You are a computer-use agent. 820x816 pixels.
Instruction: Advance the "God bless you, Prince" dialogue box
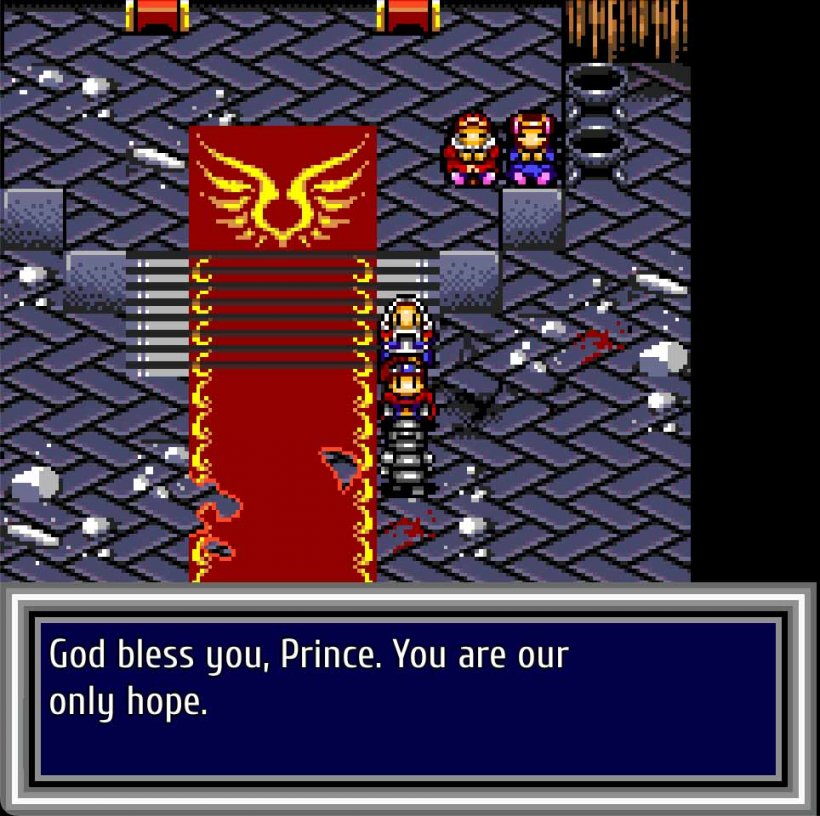408,698
